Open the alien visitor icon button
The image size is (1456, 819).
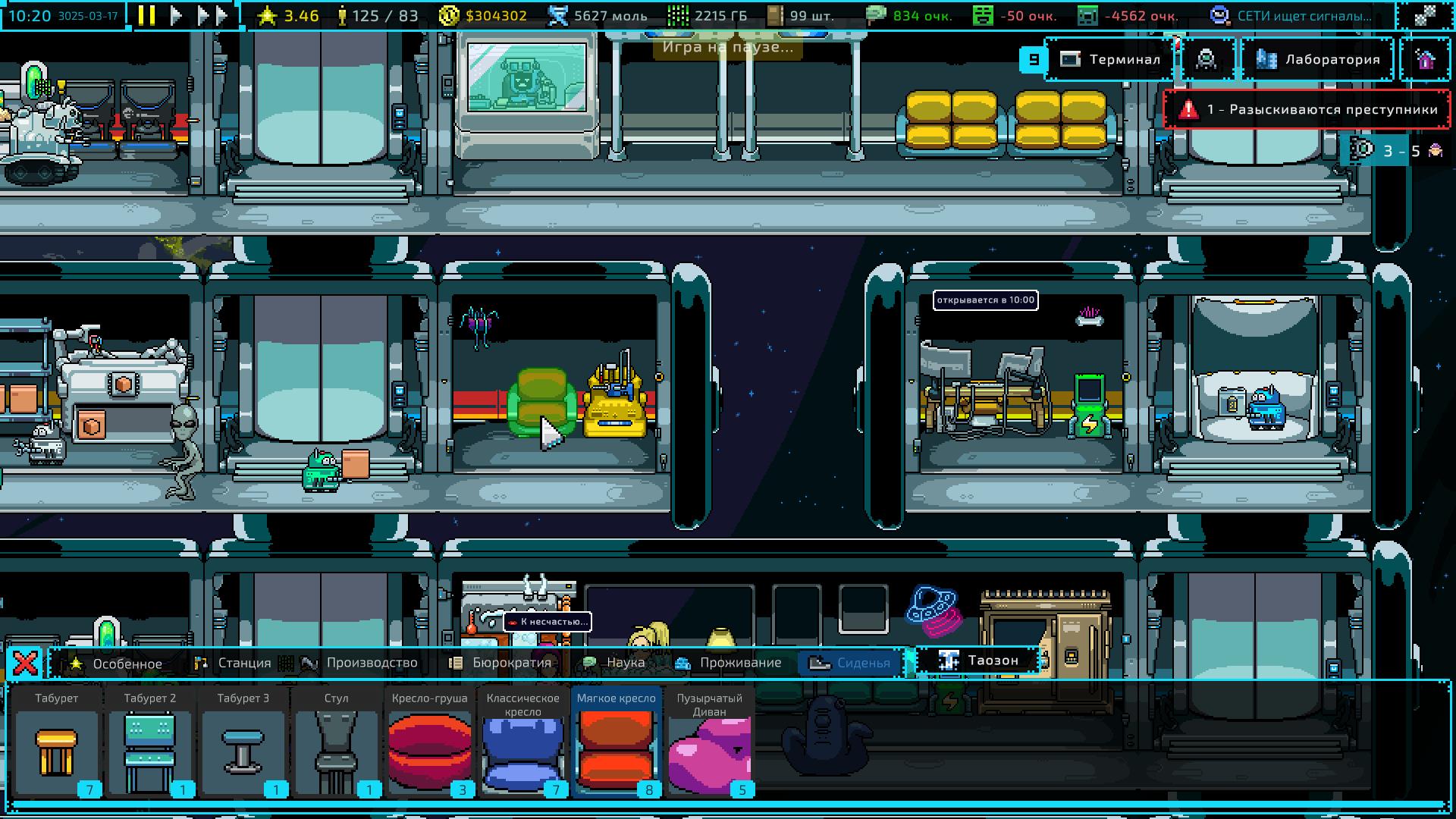coord(1206,59)
